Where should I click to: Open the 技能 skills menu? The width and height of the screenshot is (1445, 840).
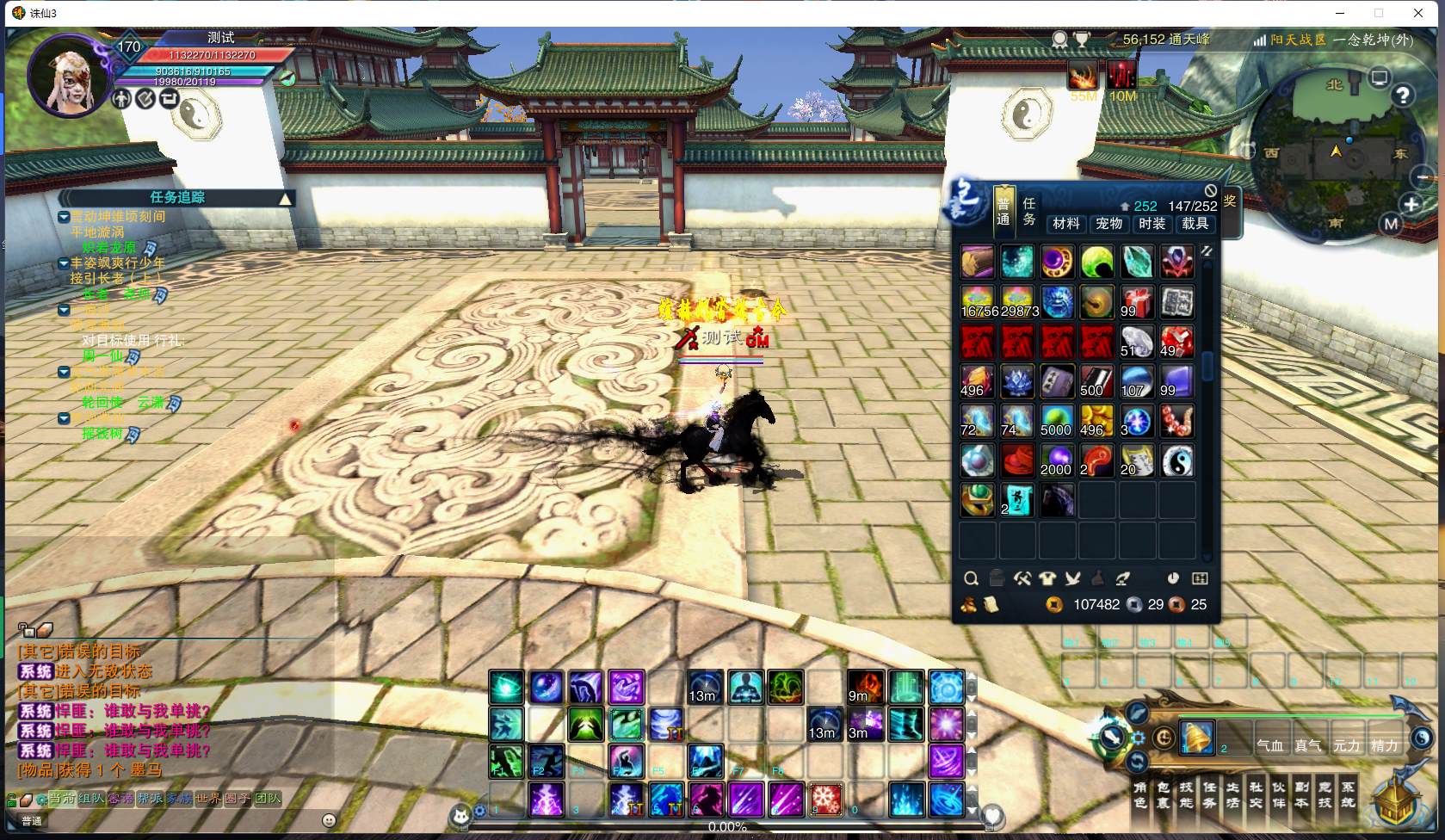coord(1186,794)
